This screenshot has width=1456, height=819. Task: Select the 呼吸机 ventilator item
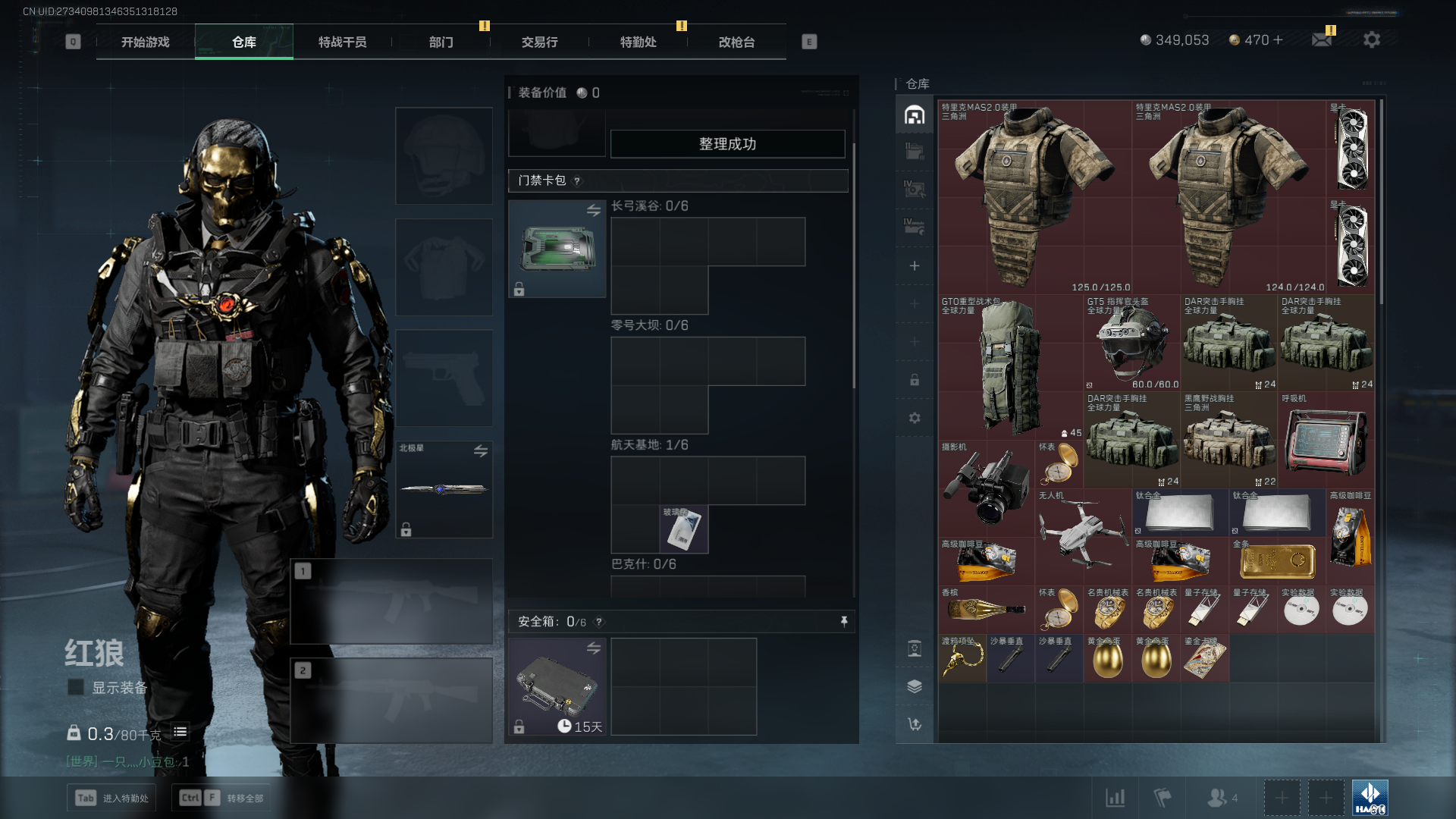(x=1326, y=440)
